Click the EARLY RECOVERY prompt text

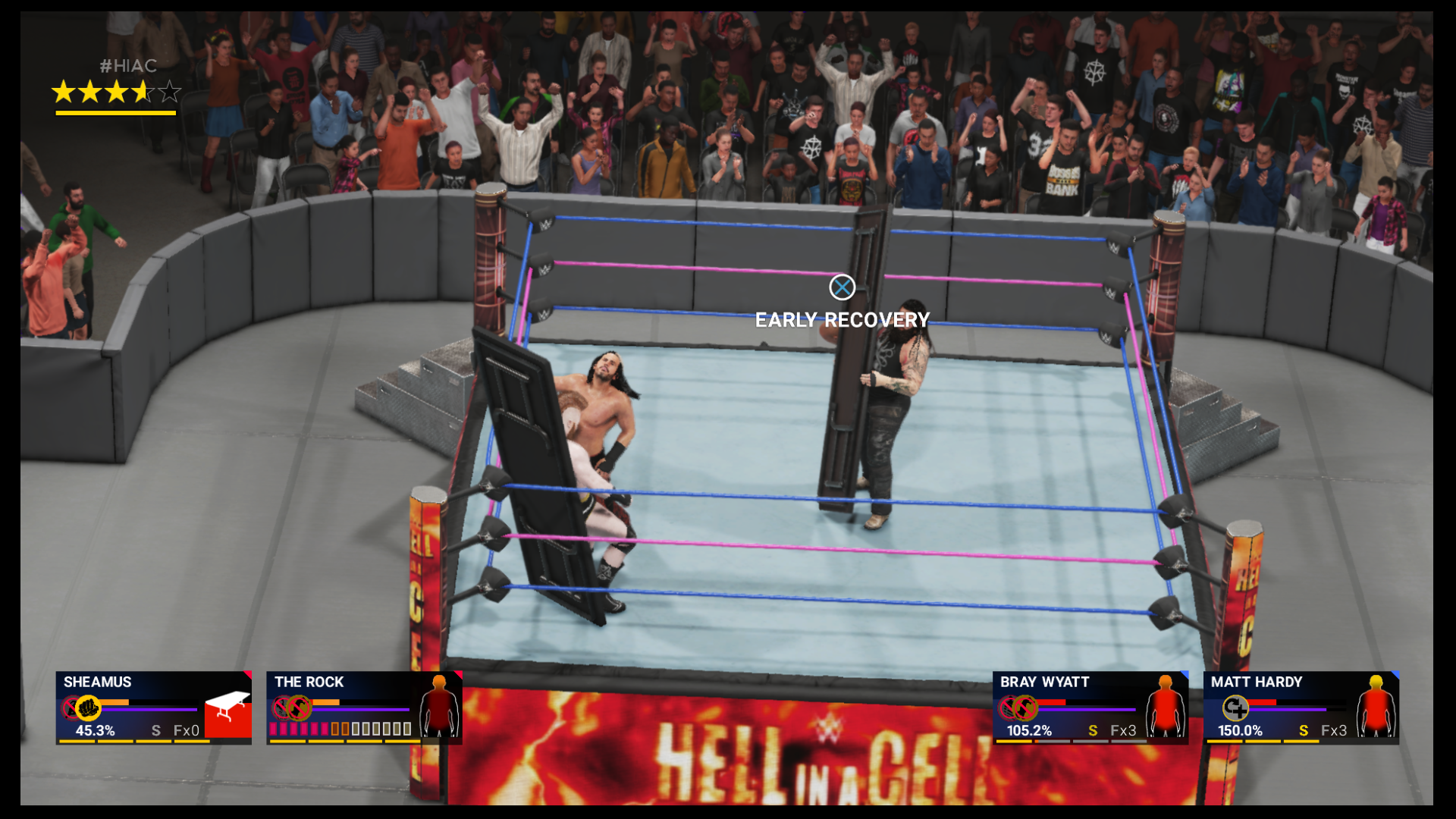pyautogui.click(x=842, y=320)
